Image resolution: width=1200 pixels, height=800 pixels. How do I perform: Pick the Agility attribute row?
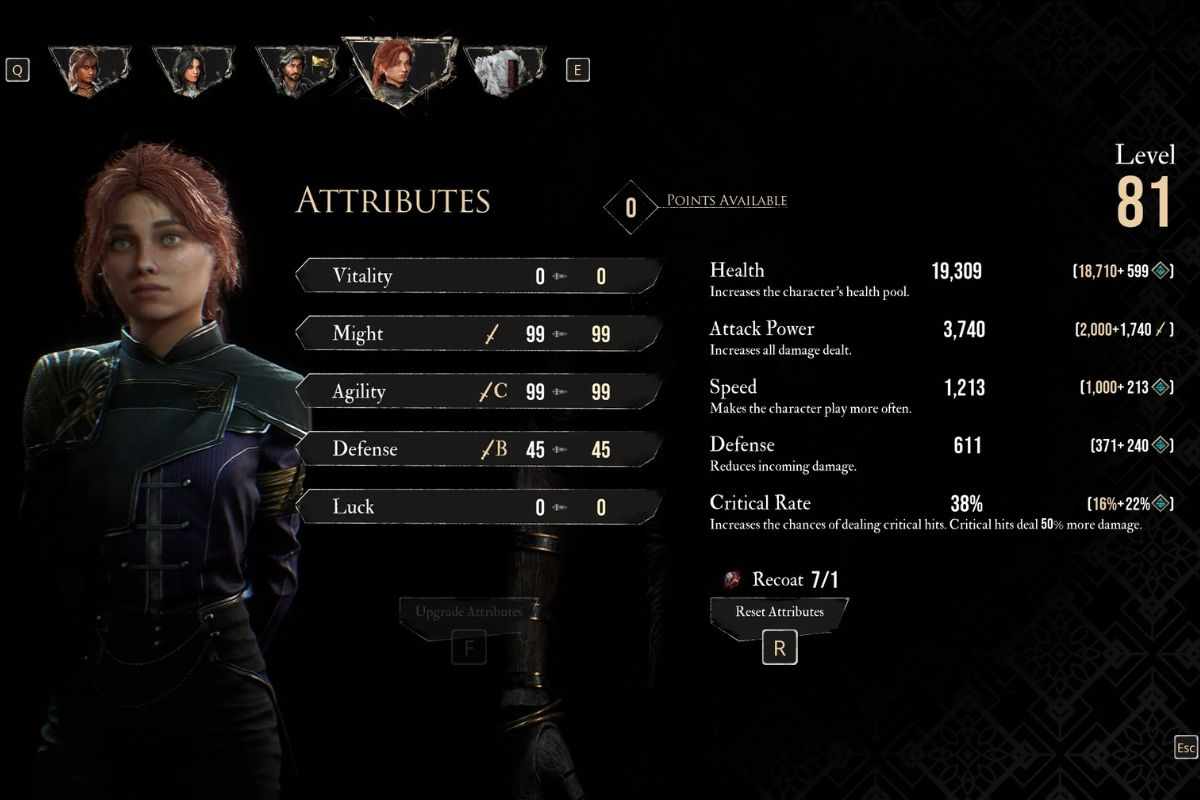(x=478, y=391)
